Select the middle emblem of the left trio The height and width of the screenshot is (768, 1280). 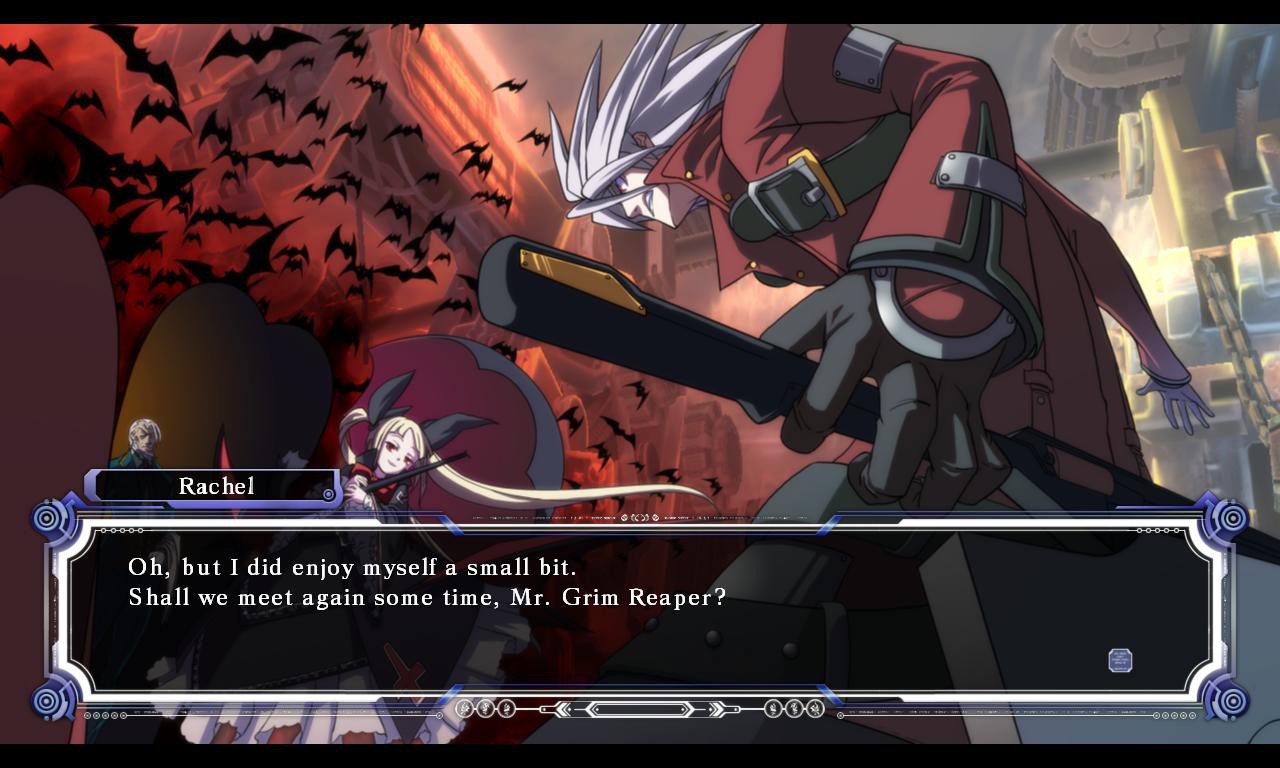pyautogui.click(x=485, y=710)
